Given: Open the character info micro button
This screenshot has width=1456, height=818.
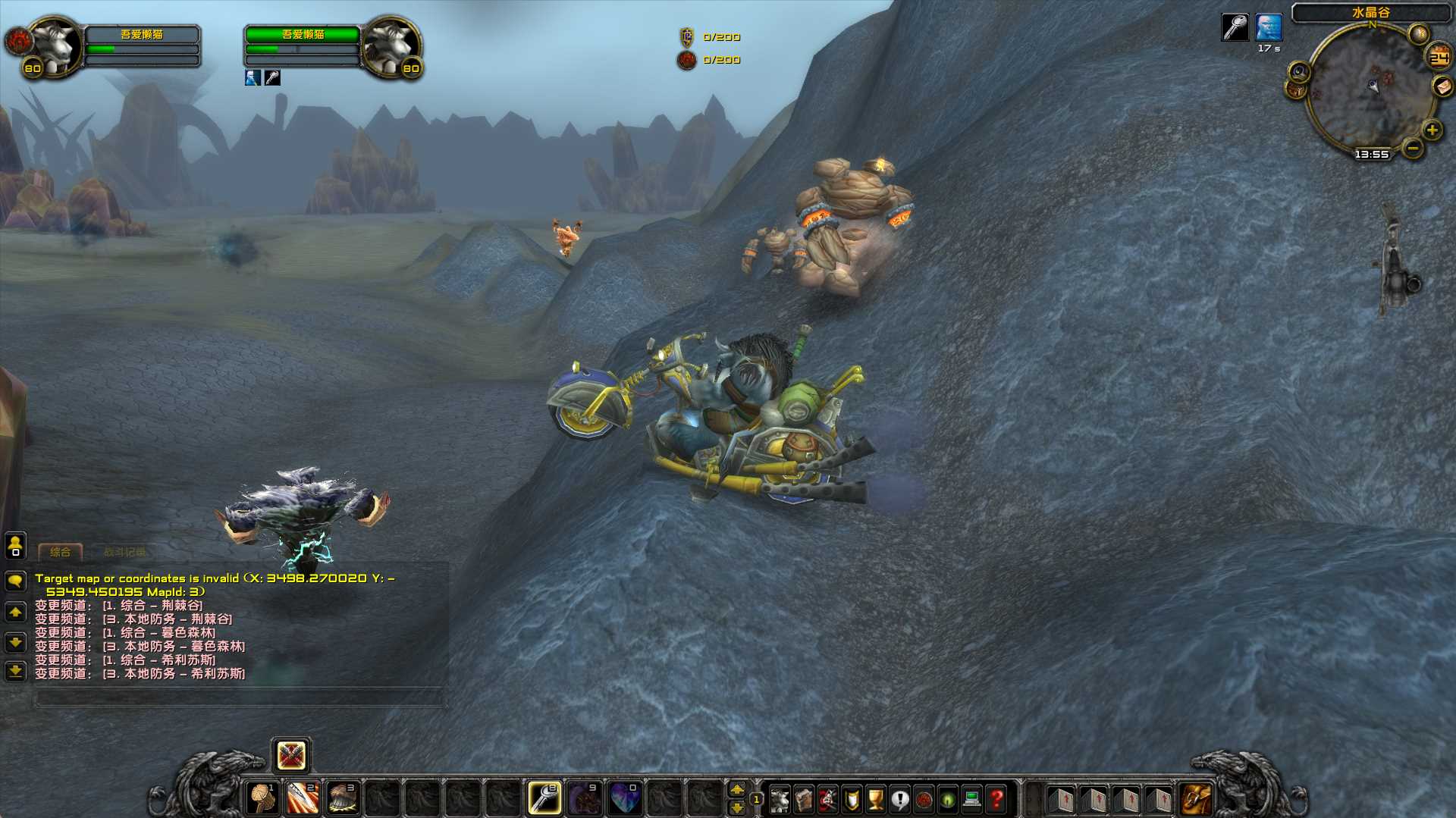Looking at the screenshot, I should click(x=780, y=799).
